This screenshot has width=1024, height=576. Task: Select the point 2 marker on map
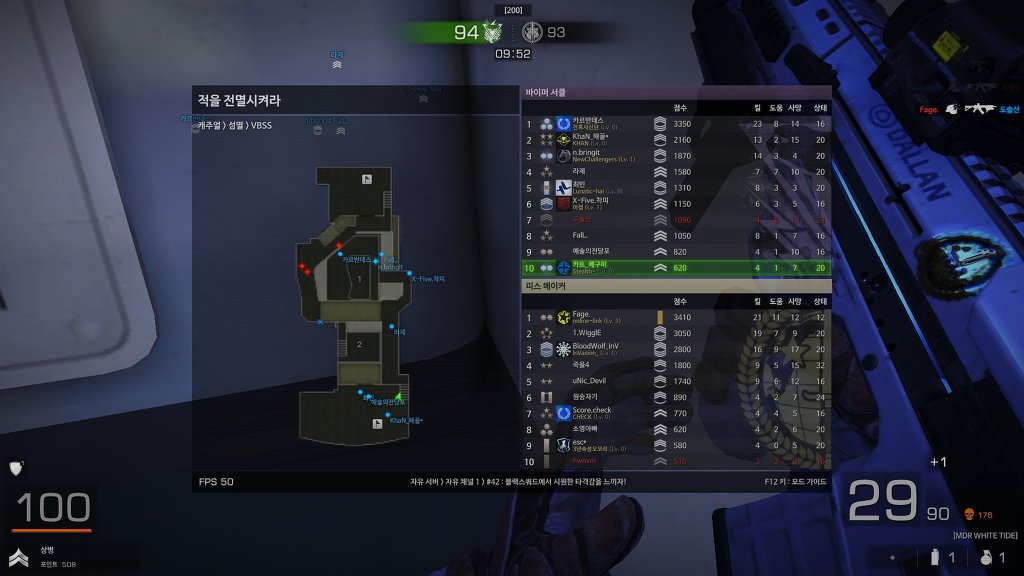coord(358,345)
